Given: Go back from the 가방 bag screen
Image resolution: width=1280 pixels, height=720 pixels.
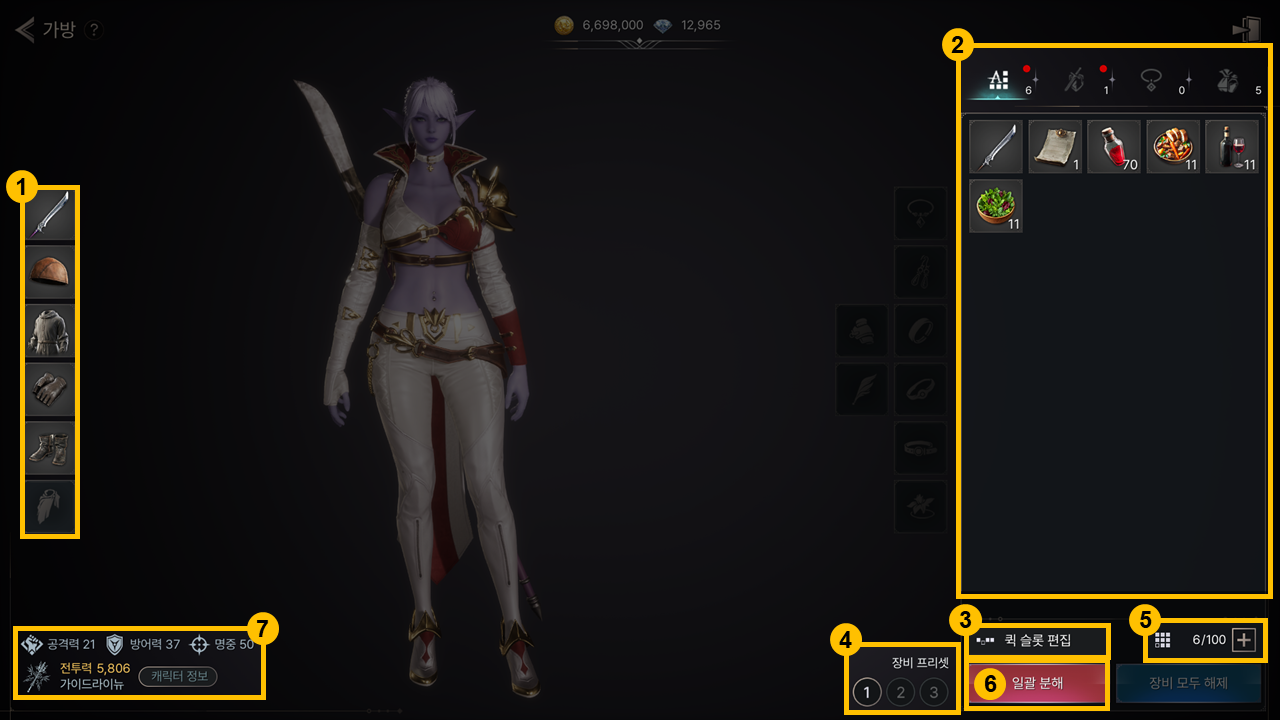Looking at the screenshot, I should [24, 29].
